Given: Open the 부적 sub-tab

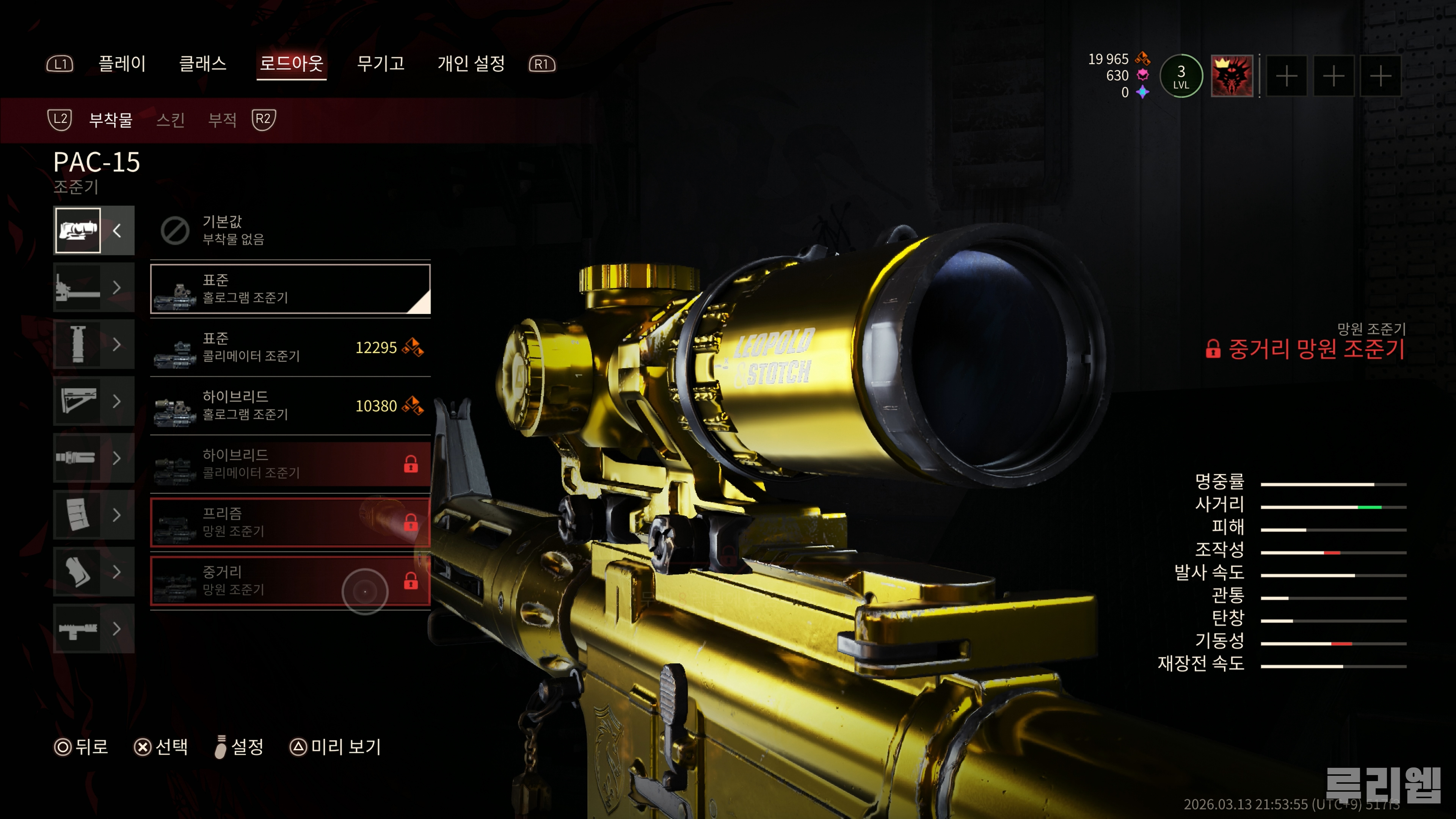Looking at the screenshot, I should click(x=222, y=120).
